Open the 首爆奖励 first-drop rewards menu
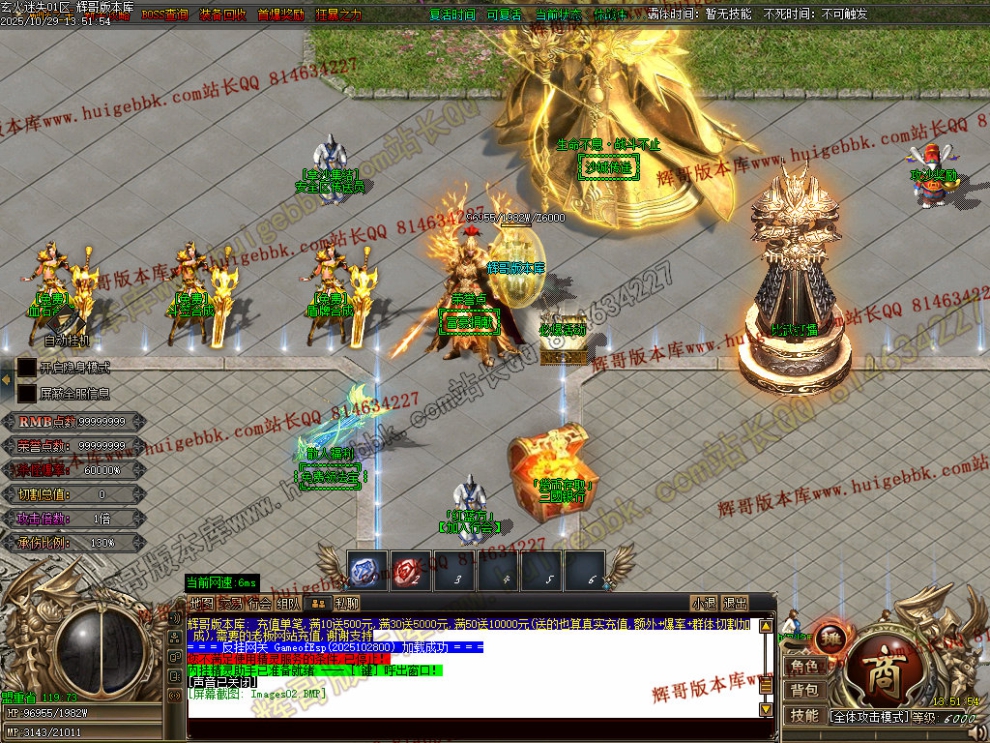The width and height of the screenshot is (990, 743). click(x=280, y=15)
